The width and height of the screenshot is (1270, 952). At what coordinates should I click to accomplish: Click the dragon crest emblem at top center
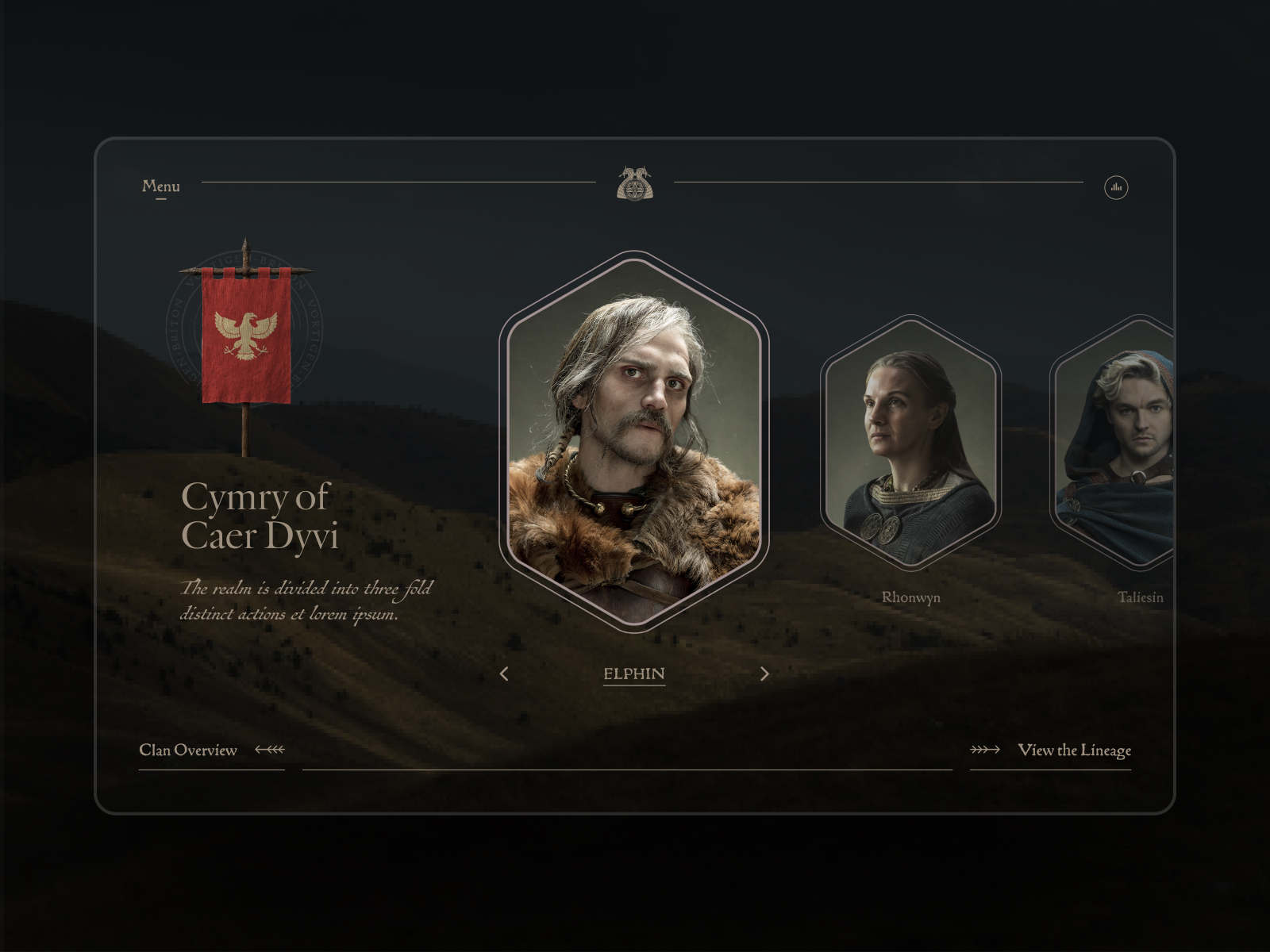(x=633, y=184)
